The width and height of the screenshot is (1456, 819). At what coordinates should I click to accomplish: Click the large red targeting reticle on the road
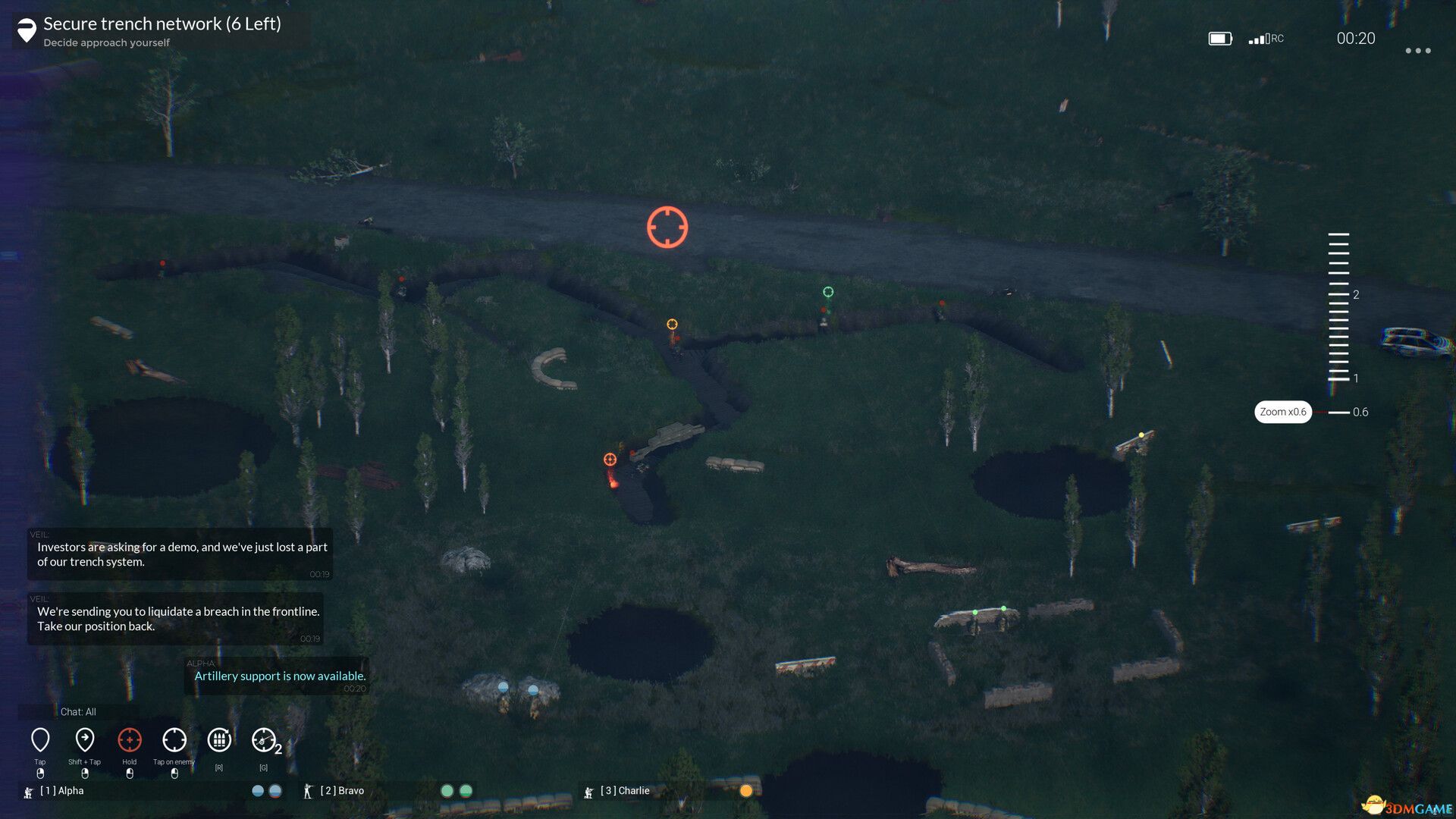click(x=667, y=226)
